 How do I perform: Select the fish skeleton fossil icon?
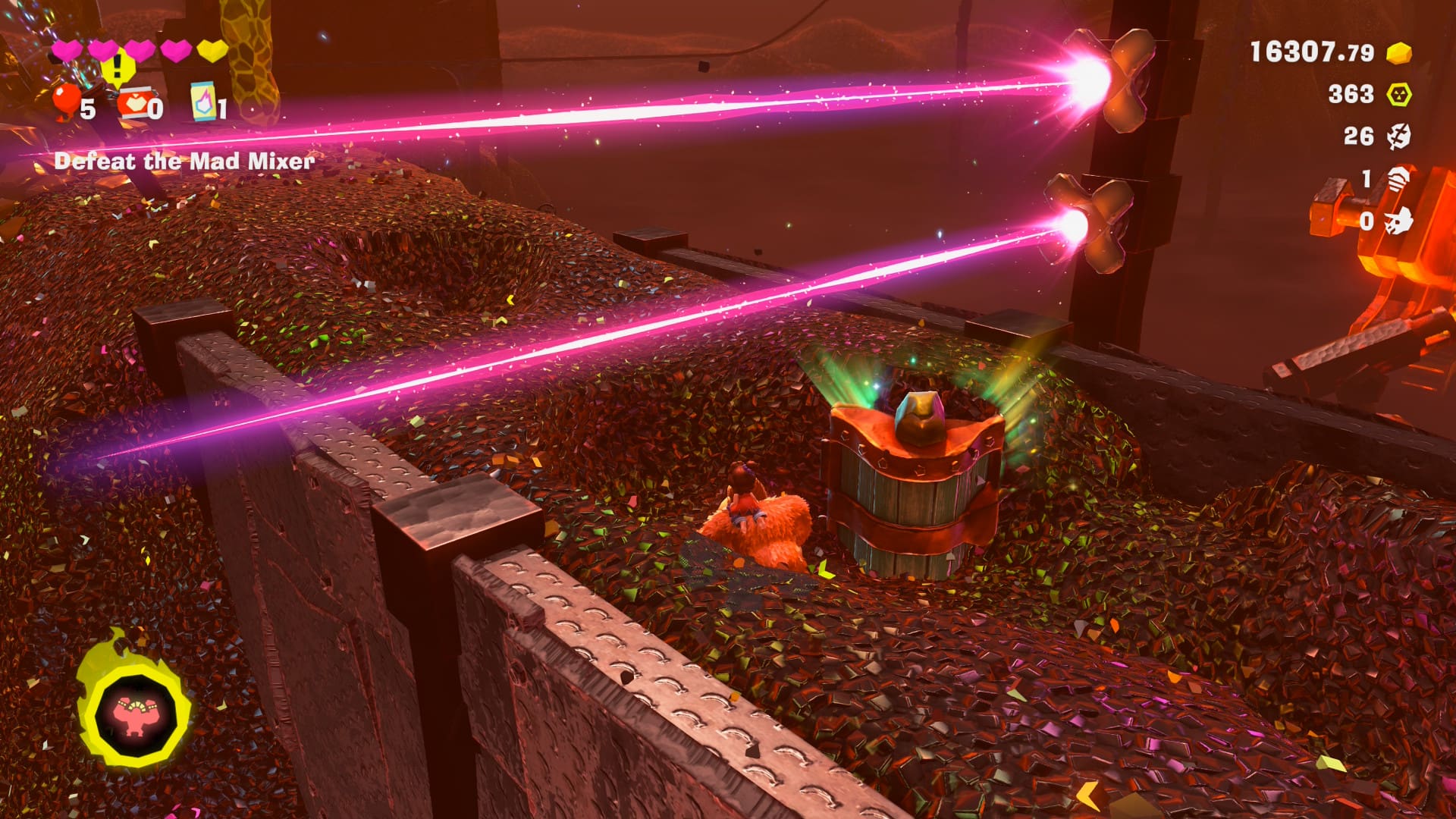[x=1399, y=136]
